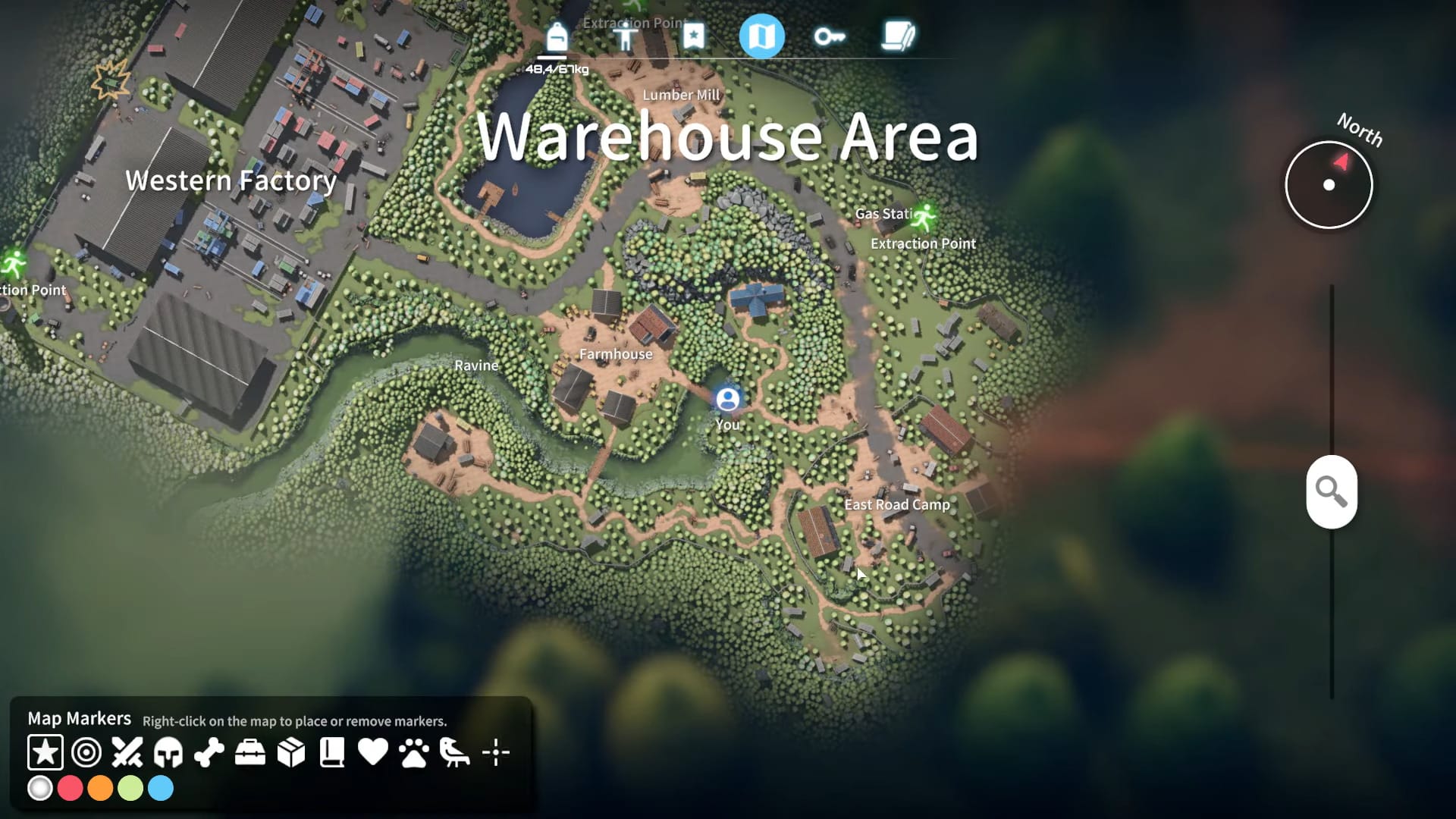Open the quests bookmark tab
Viewport: 1456px width, 819px height.
click(x=692, y=36)
